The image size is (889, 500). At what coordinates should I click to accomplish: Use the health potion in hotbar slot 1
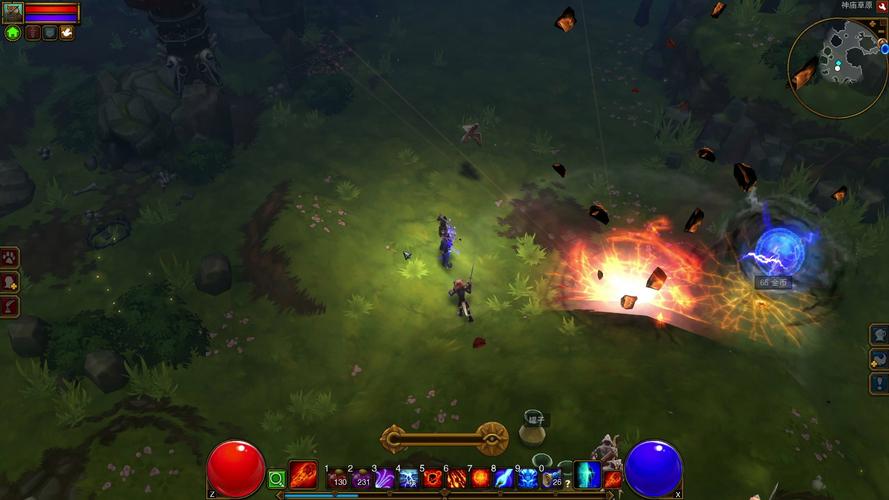pyautogui.click(x=336, y=479)
